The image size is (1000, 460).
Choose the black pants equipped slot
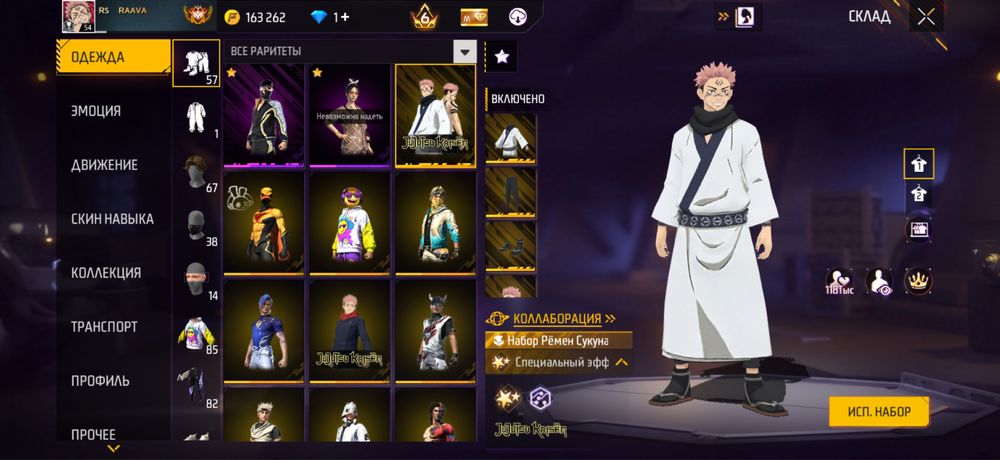pyautogui.click(x=510, y=192)
